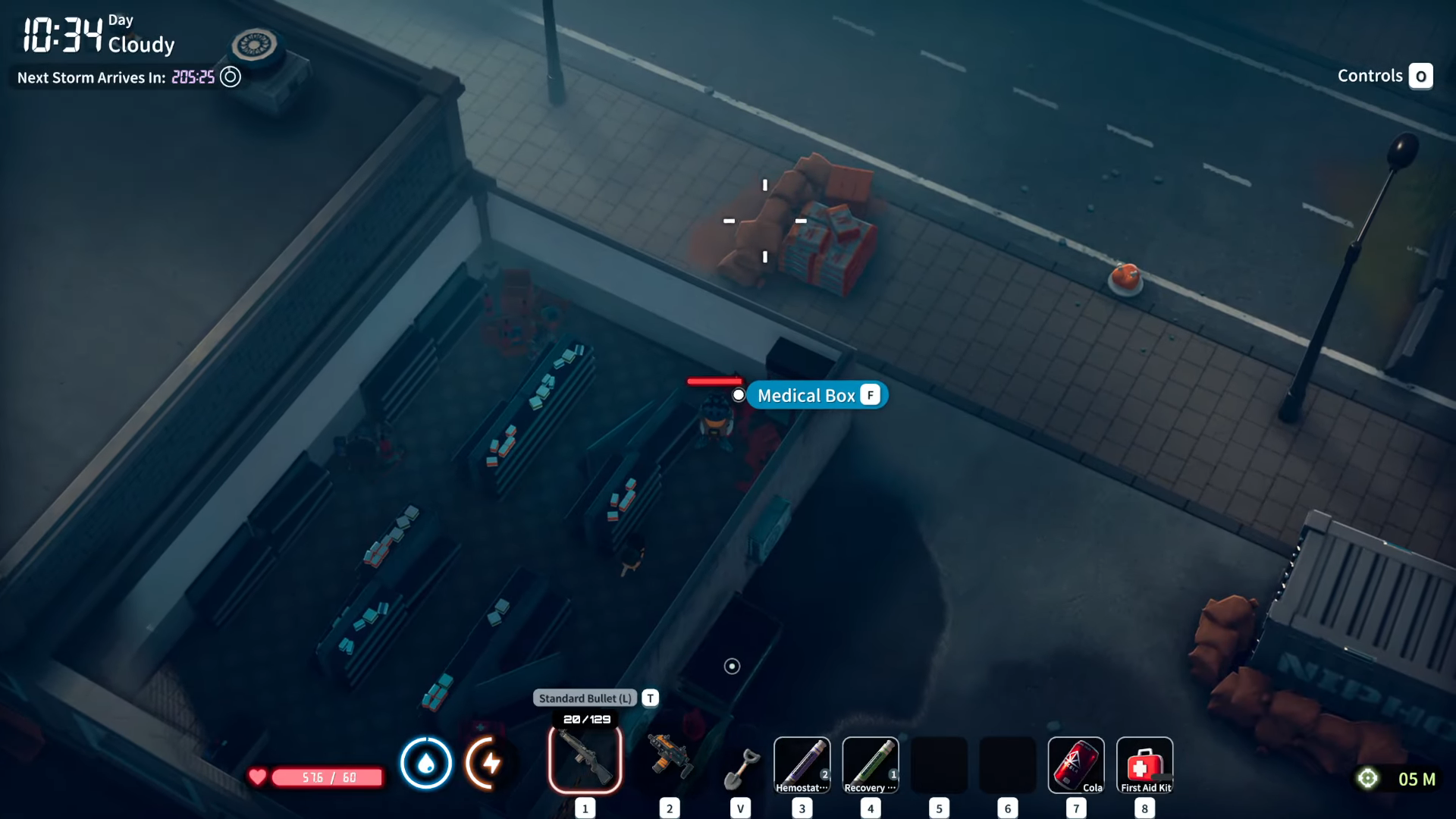Click the Standard Bullet (L) ammo label

tap(585, 698)
